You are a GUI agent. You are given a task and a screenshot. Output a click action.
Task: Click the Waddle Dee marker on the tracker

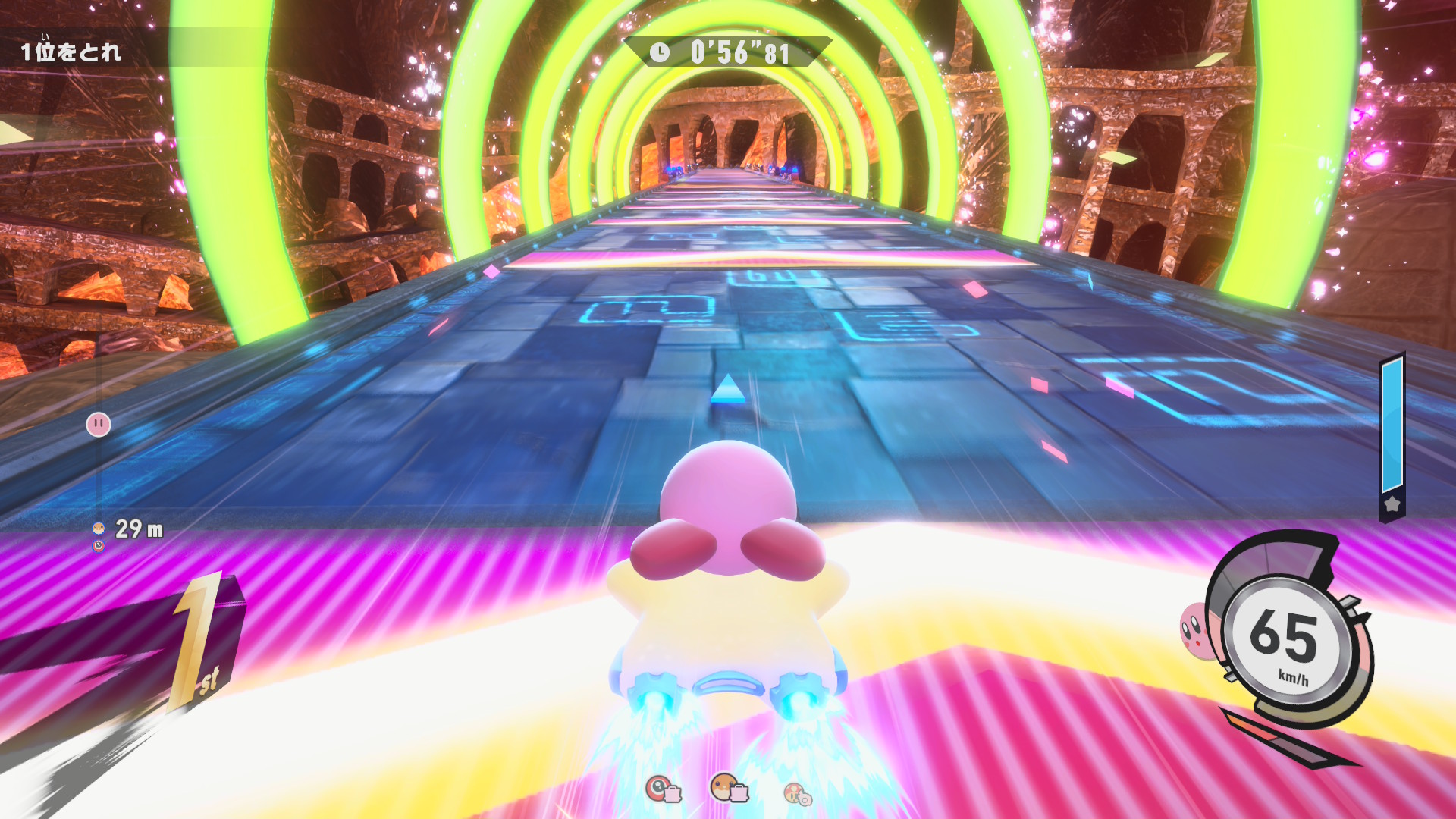point(99,528)
